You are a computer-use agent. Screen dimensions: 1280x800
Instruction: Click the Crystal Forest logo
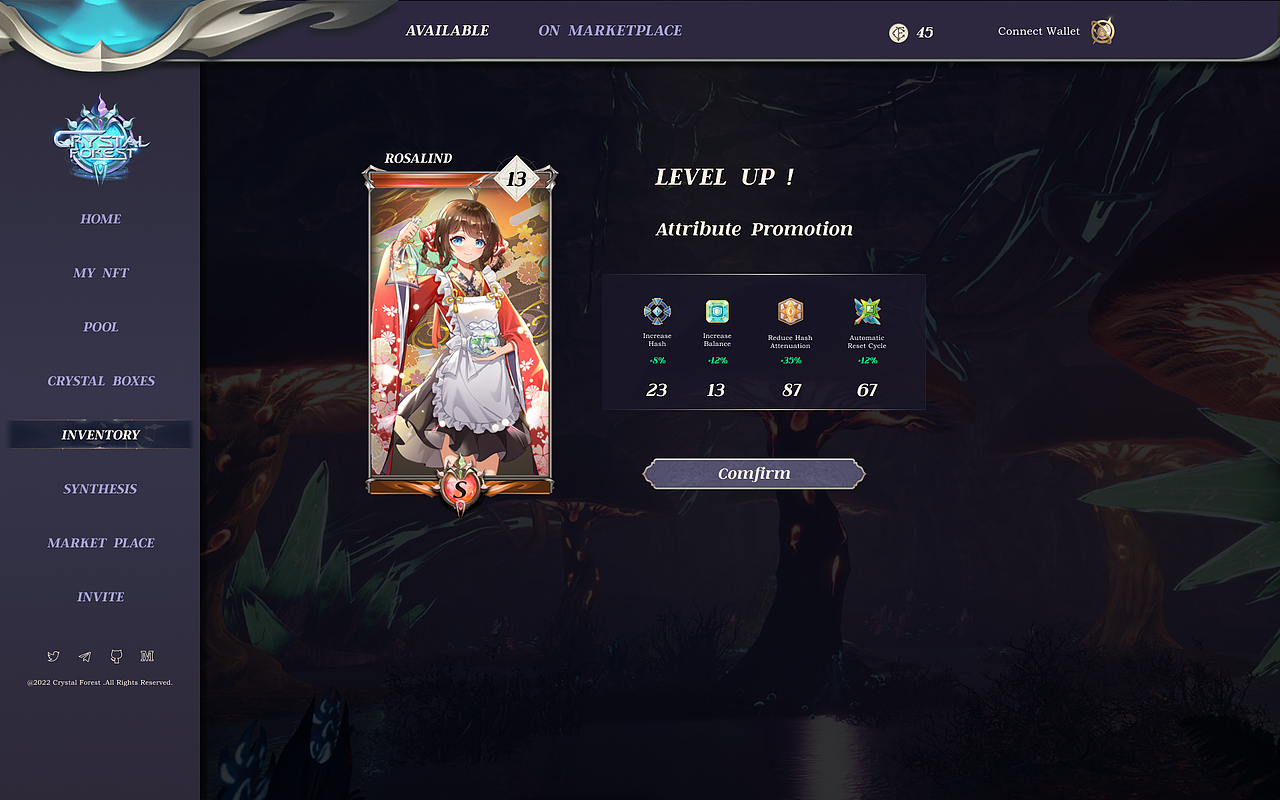click(100, 140)
